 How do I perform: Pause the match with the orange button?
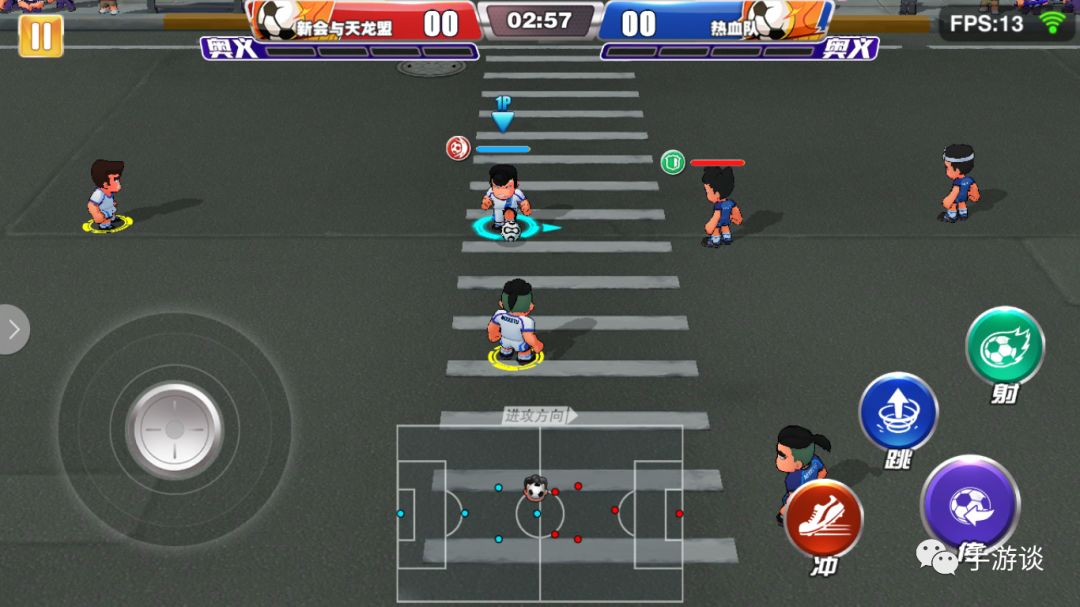(41, 36)
